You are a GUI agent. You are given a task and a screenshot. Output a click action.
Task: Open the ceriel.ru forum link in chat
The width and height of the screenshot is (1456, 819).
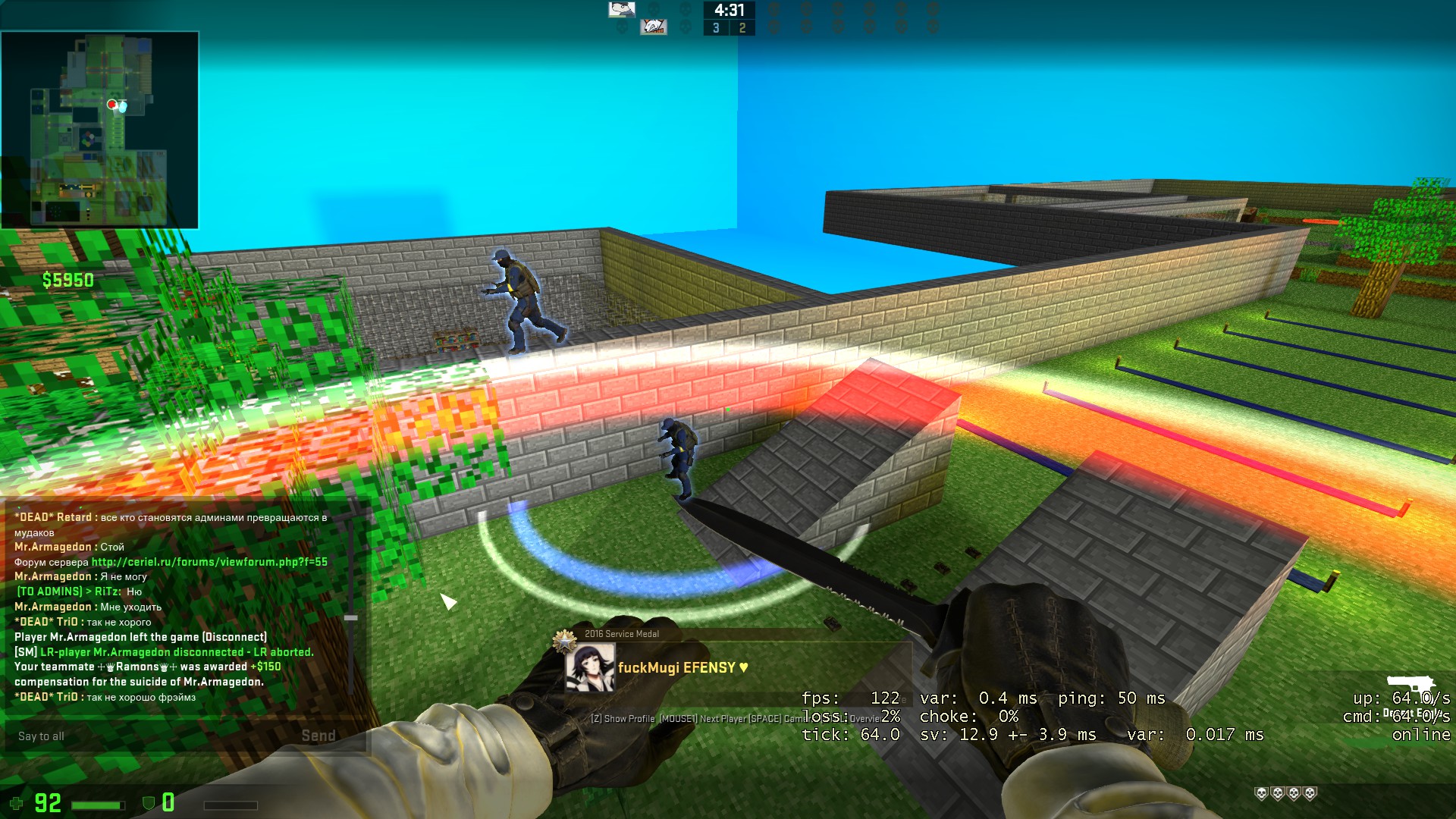(209, 562)
